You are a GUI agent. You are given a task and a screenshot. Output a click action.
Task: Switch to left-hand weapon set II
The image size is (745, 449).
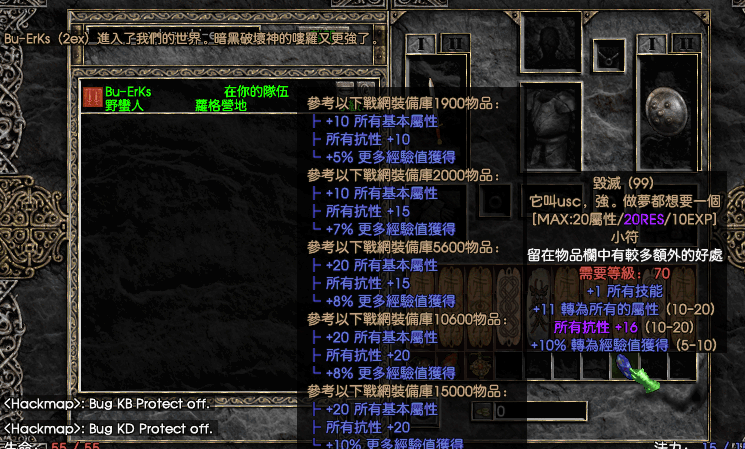tap(453, 43)
